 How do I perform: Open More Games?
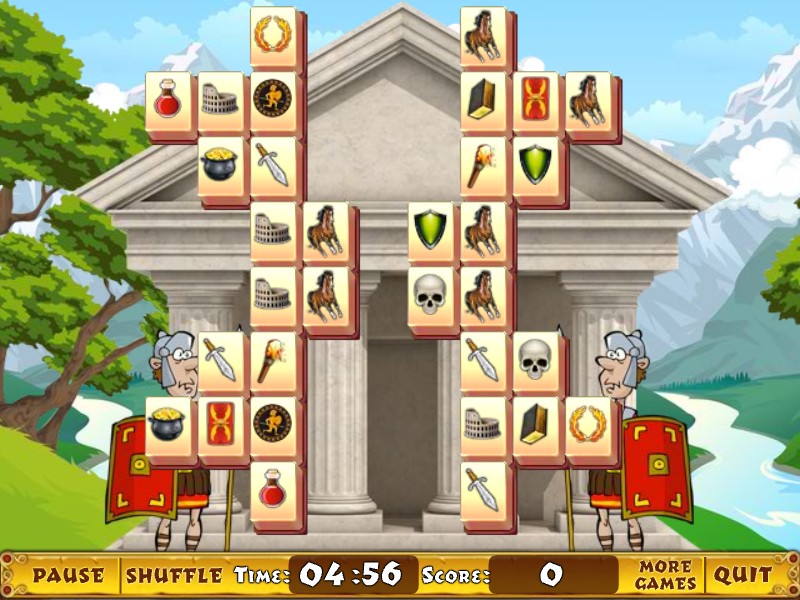click(x=666, y=575)
